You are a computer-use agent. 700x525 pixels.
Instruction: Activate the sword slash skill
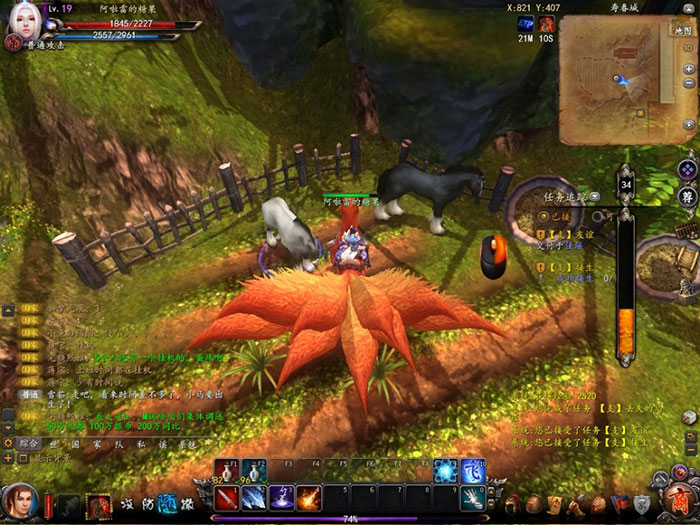(225, 497)
